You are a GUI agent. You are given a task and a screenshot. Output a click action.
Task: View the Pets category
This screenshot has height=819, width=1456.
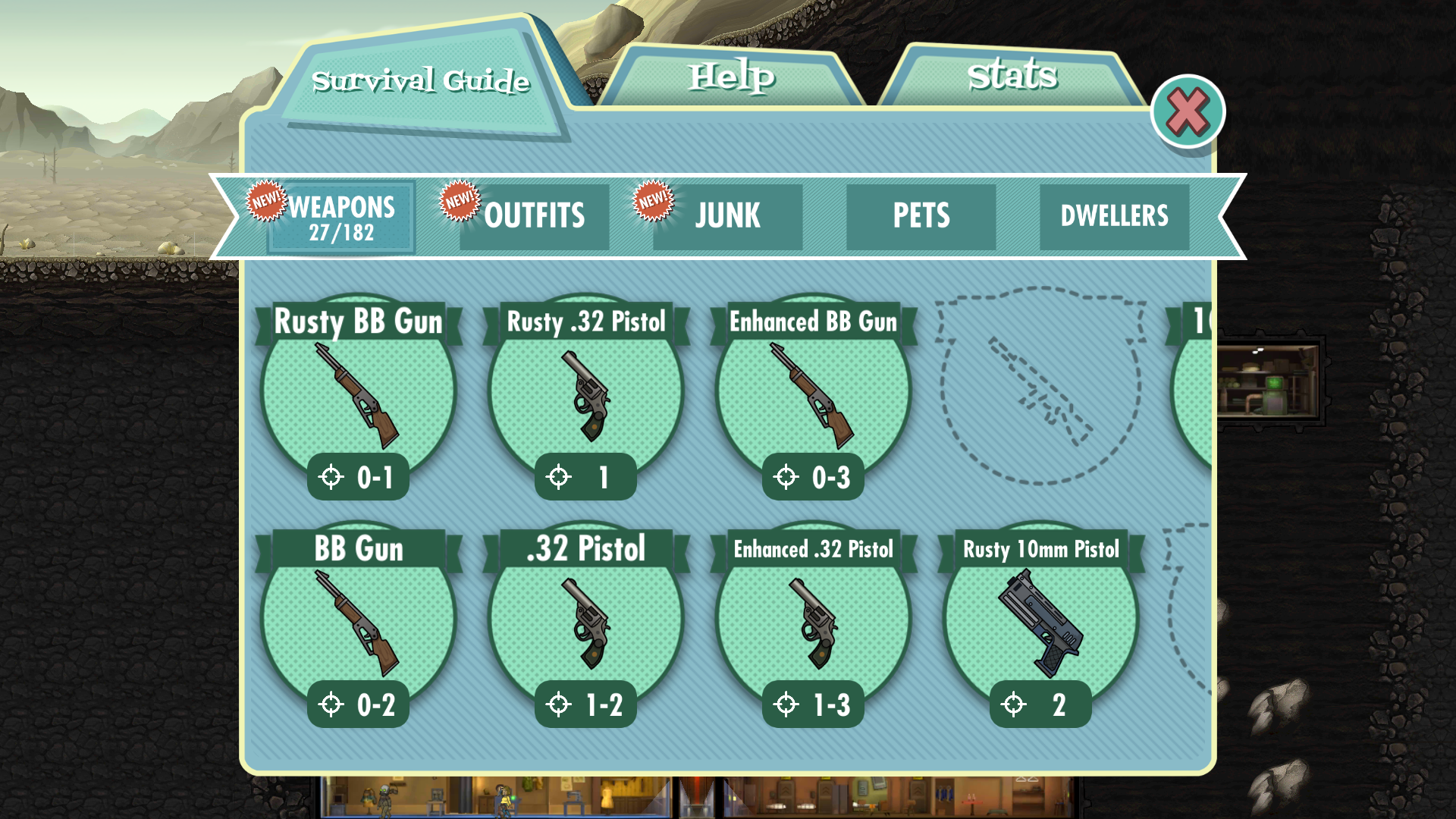click(x=921, y=217)
